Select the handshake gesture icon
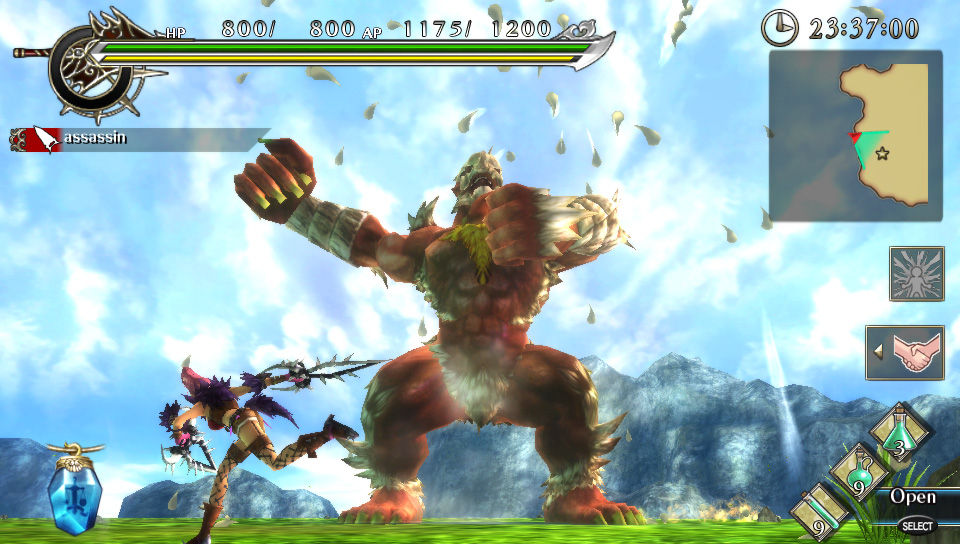The width and height of the screenshot is (960, 544). pyautogui.click(x=912, y=352)
